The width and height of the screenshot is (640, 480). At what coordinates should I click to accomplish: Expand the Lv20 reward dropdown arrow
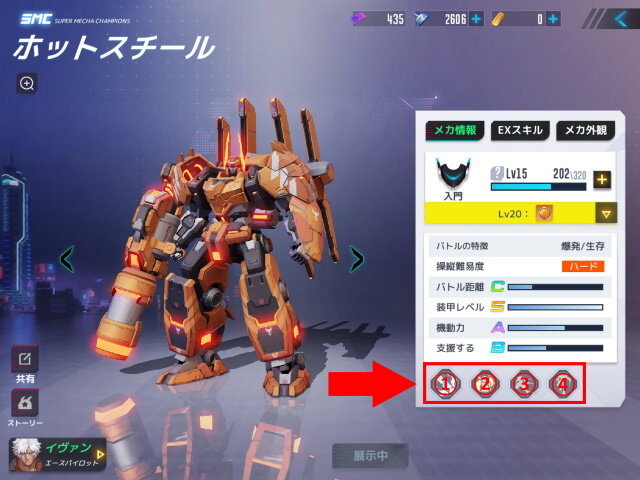(x=603, y=213)
